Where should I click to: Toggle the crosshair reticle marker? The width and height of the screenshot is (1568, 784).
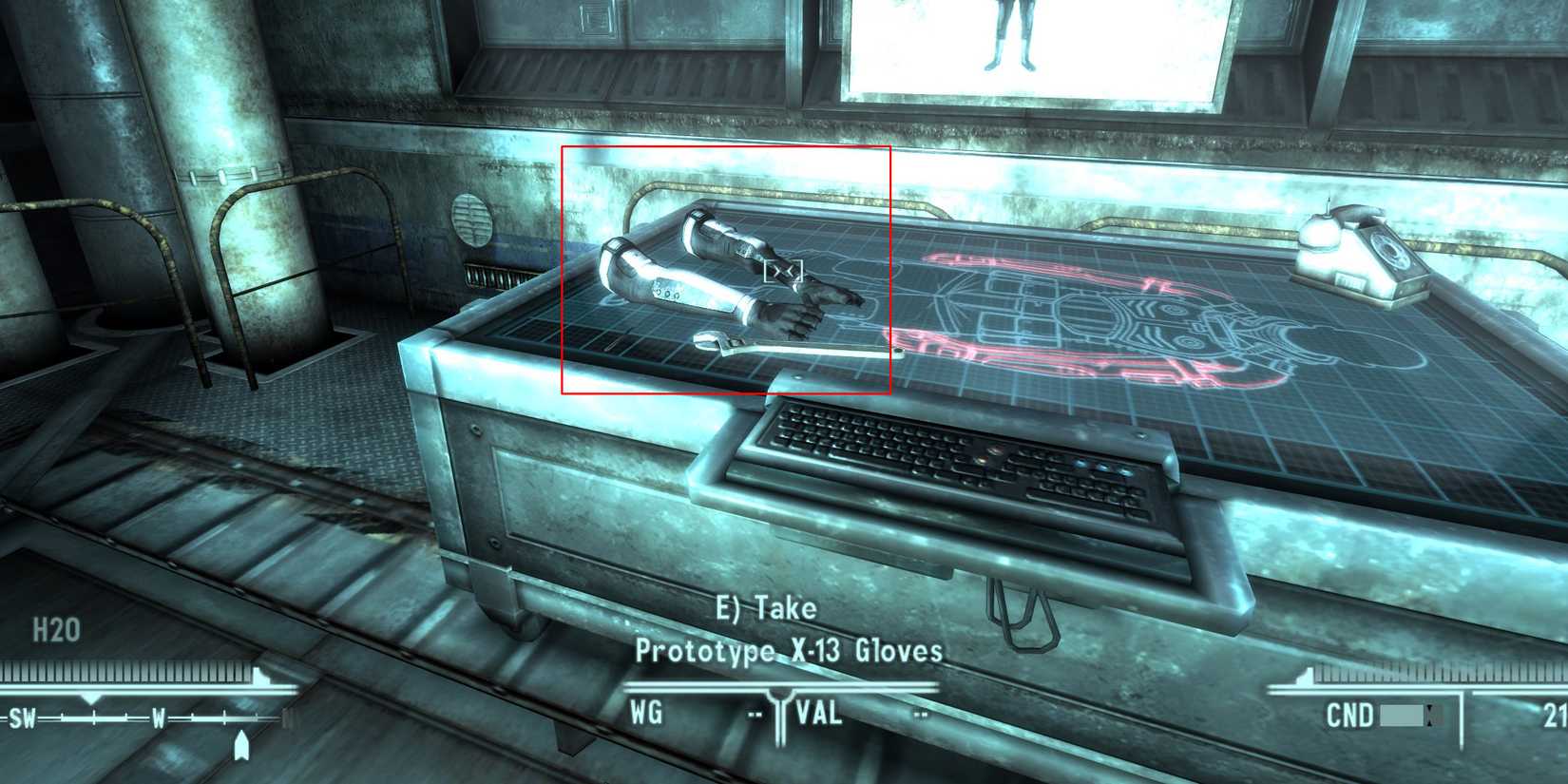pyautogui.click(x=785, y=269)
